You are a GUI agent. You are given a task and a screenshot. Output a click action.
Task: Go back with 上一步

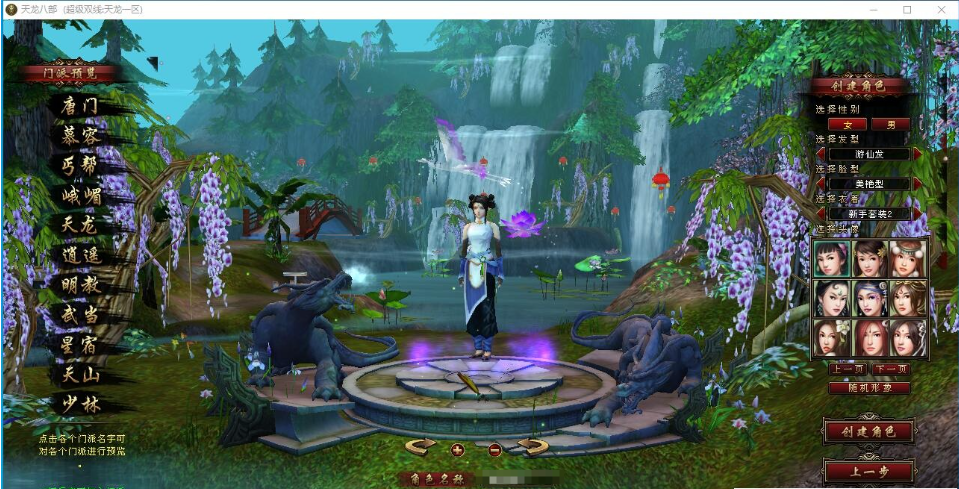click(x=868, y=470)
